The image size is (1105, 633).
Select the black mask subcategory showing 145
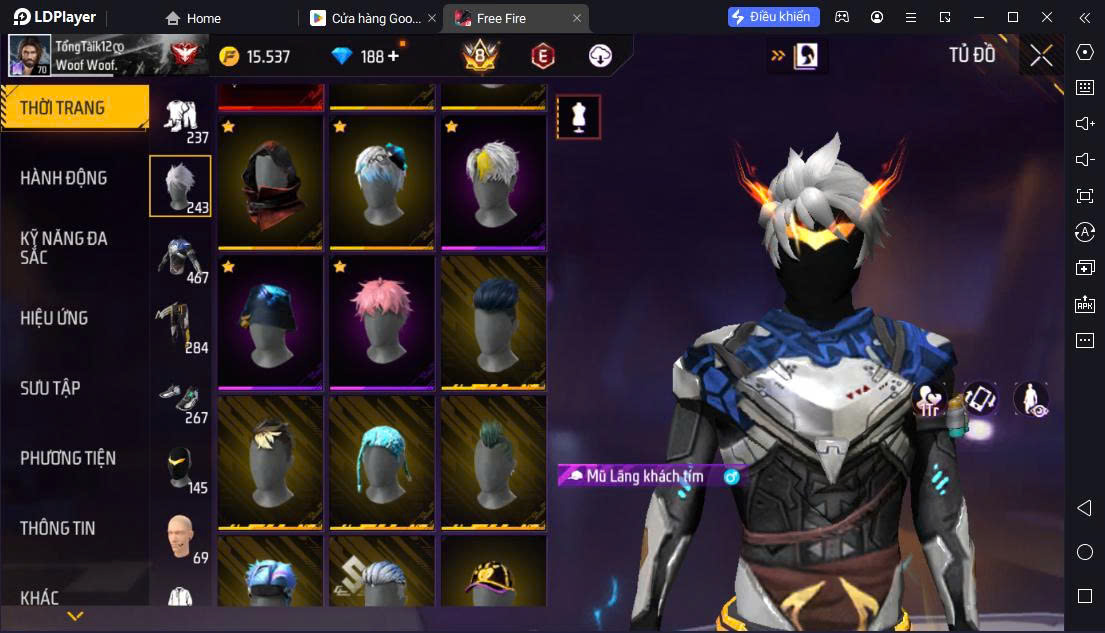coord(181,468)
